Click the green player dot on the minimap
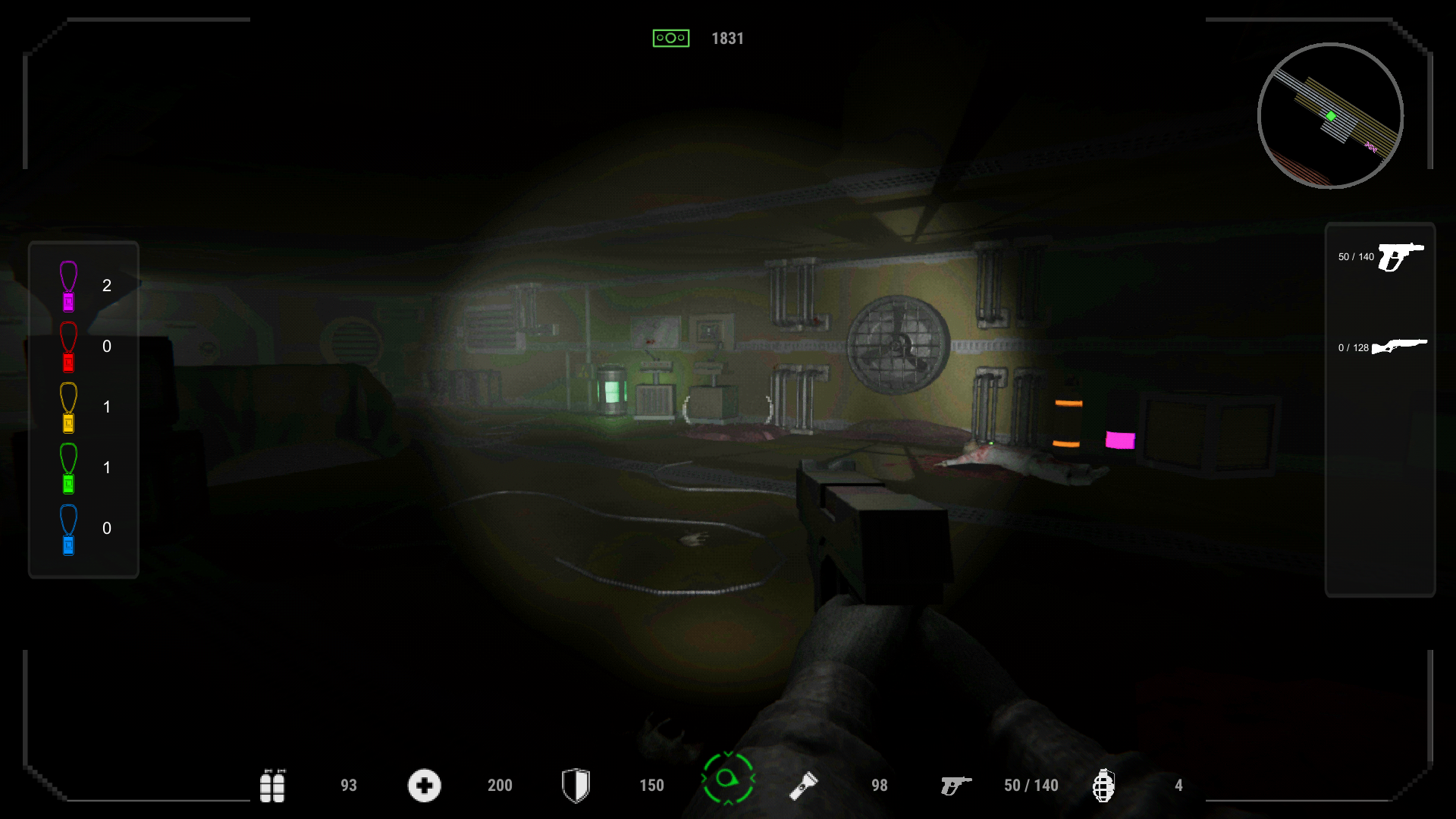1456x819 pixels. pos(1330,117)
